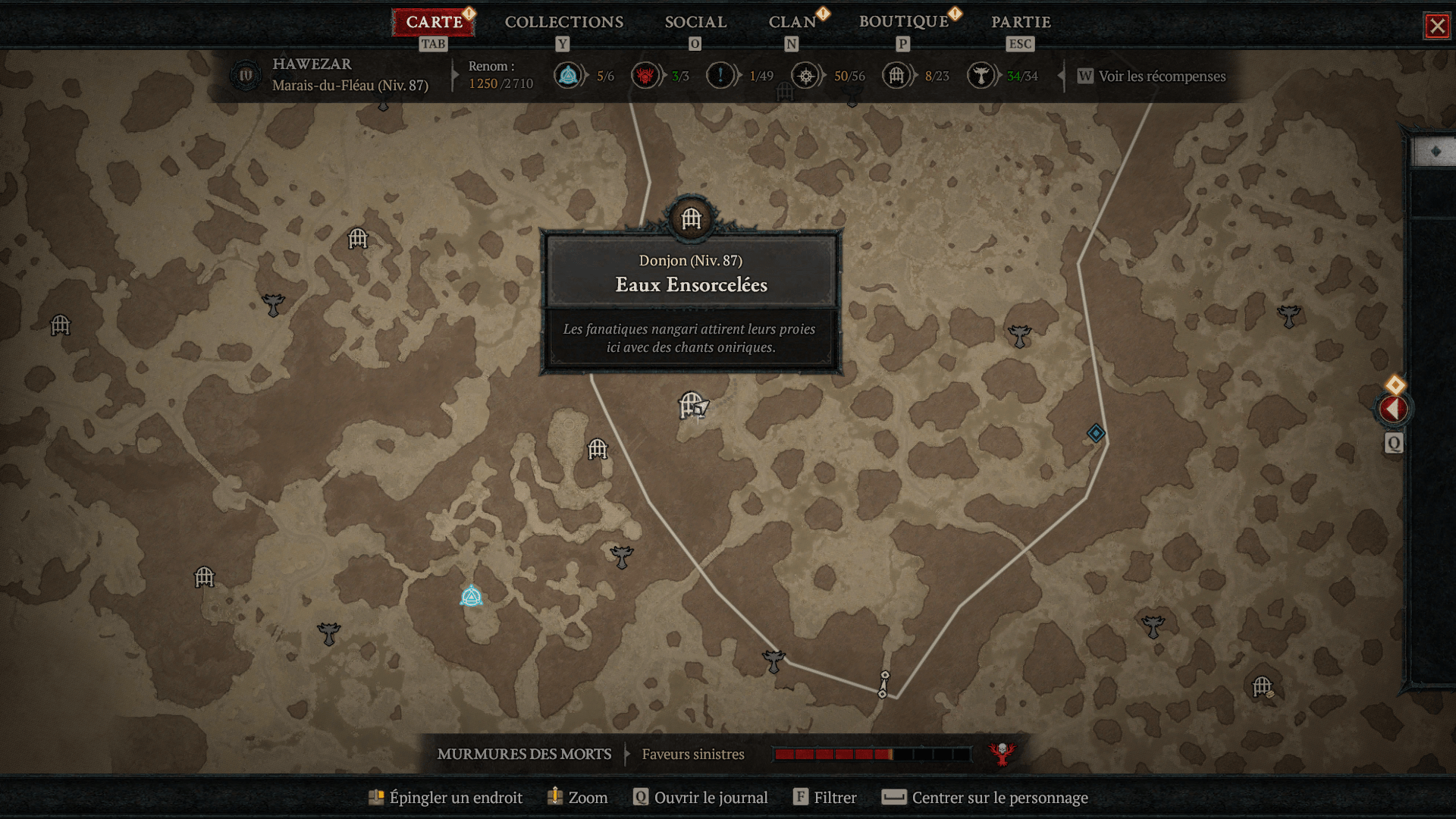Select the Clan tab

click(792, 22)
